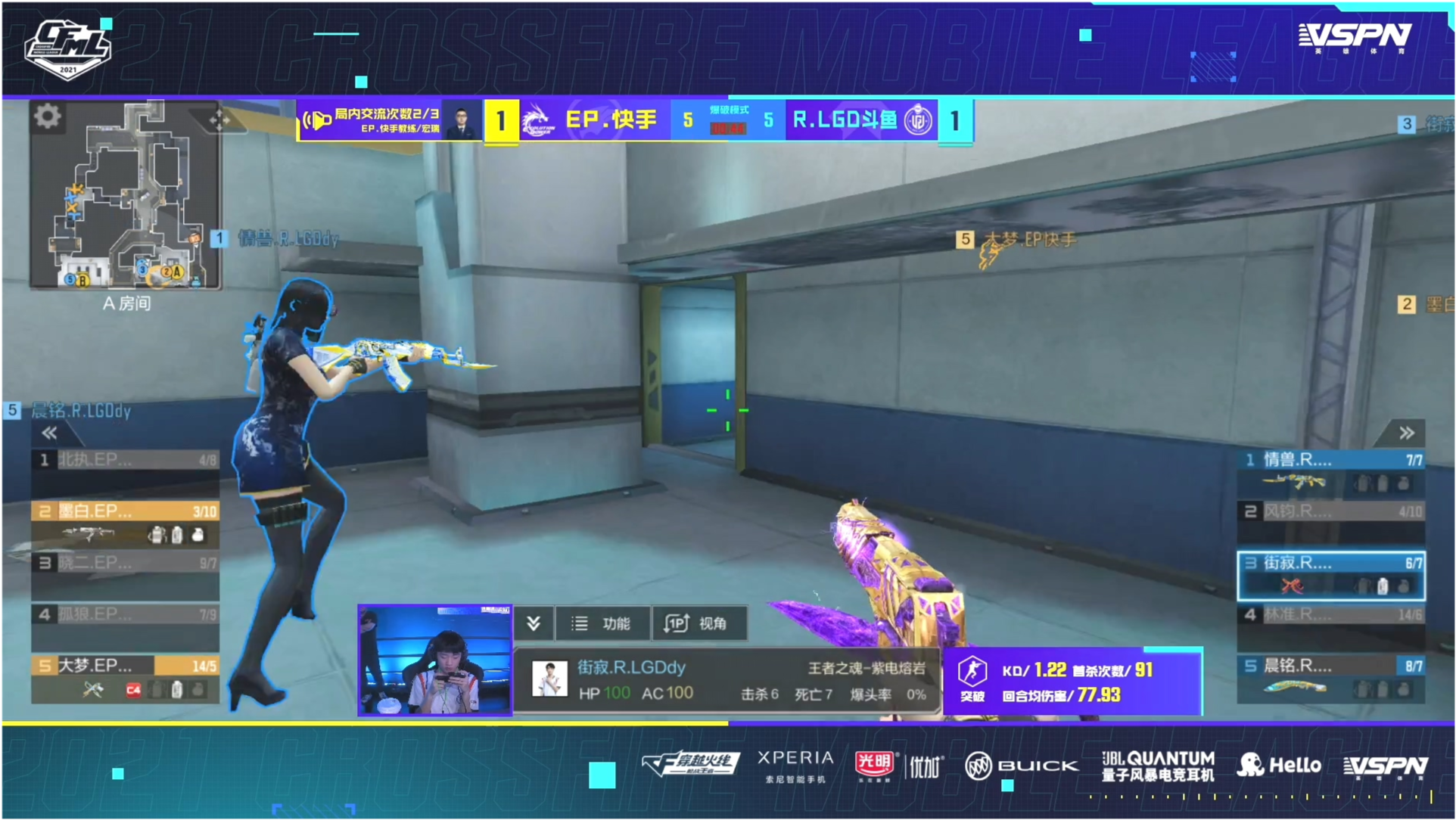Click the minimap of A房间

pos(126,198)
